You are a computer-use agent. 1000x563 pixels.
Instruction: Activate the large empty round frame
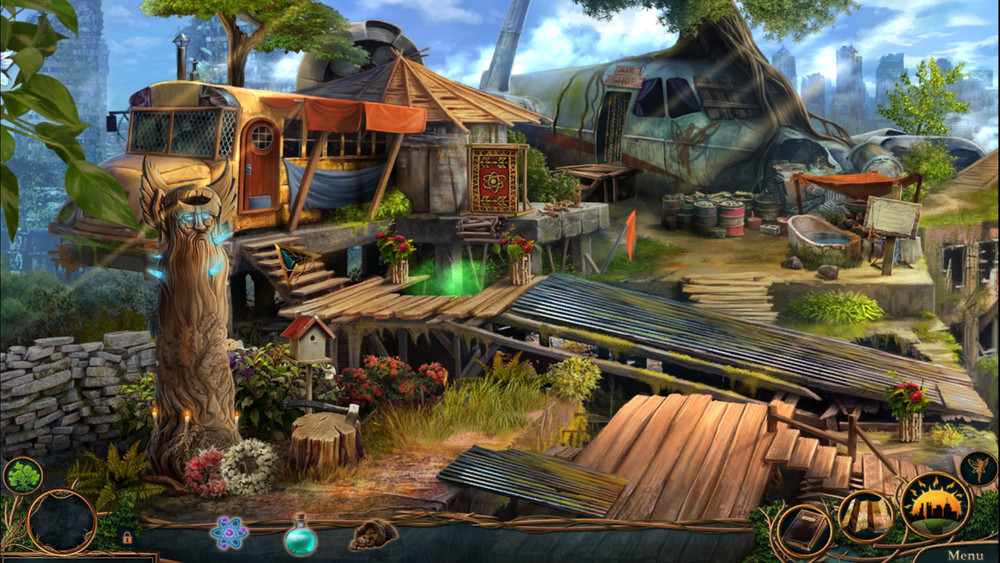(61, 521)
